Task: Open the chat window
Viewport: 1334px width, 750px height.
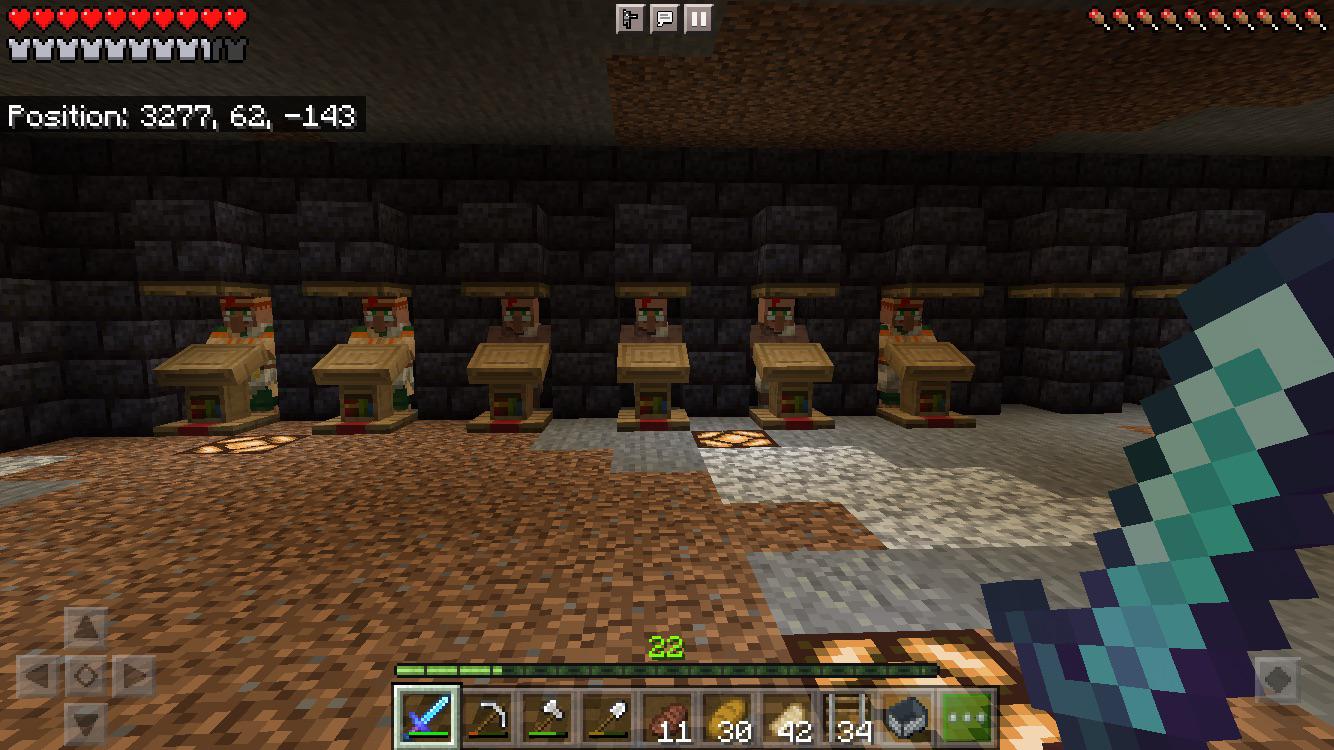Action: [662, 17]
